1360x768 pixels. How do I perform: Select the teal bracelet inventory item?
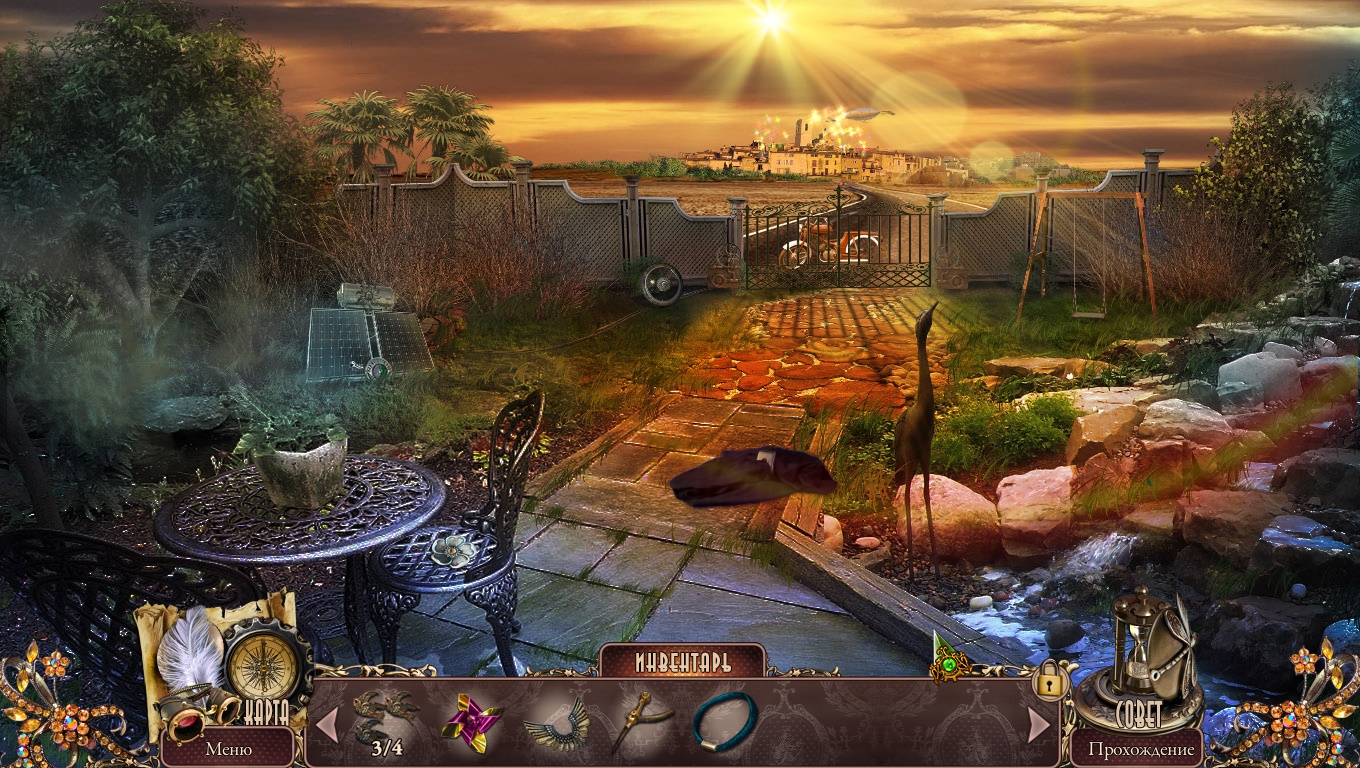pyautogui.click(x=724, y=719)
